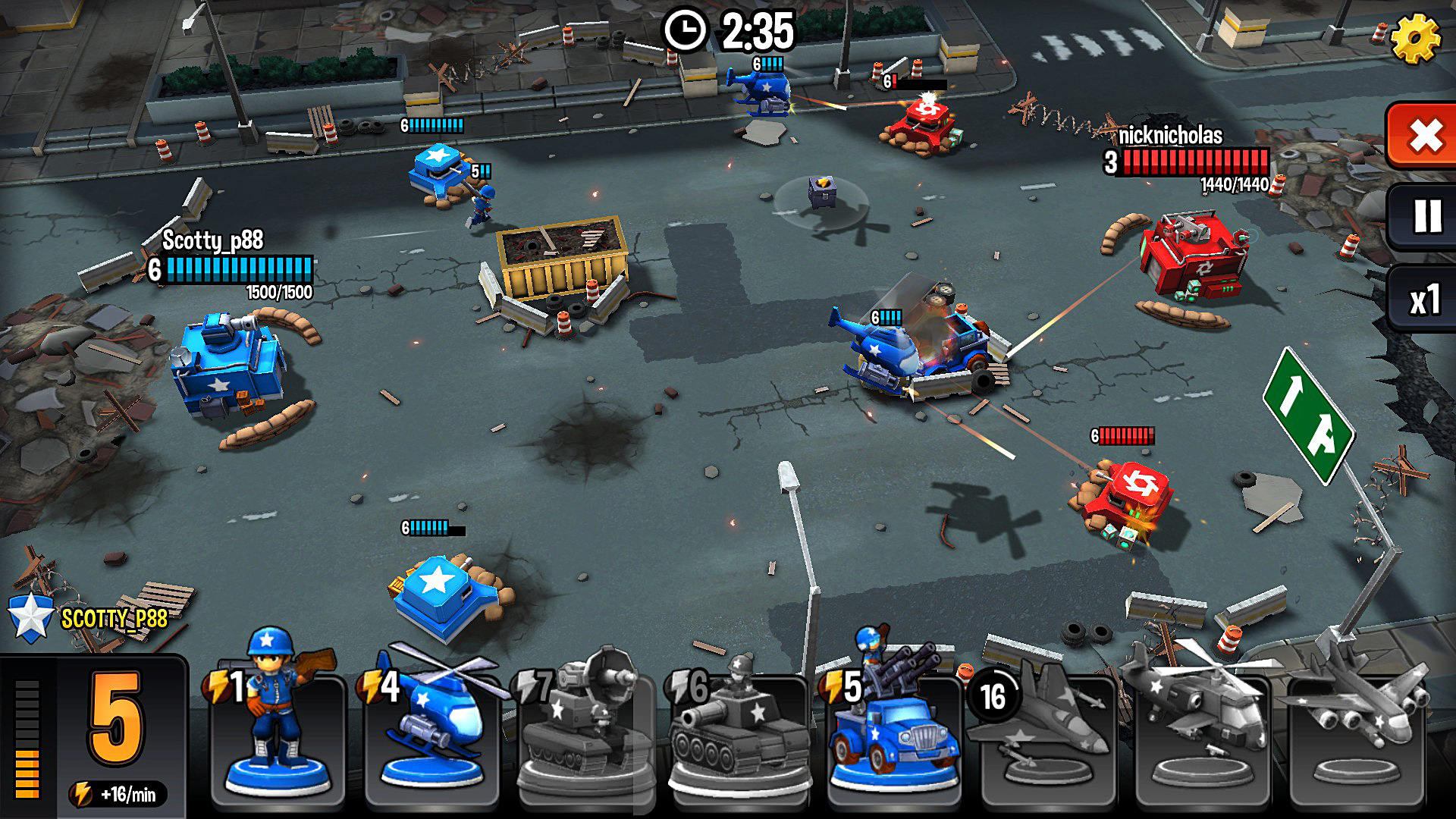
Task: Choose the greyed attack helicopter card
Action: click(1201, 728)
